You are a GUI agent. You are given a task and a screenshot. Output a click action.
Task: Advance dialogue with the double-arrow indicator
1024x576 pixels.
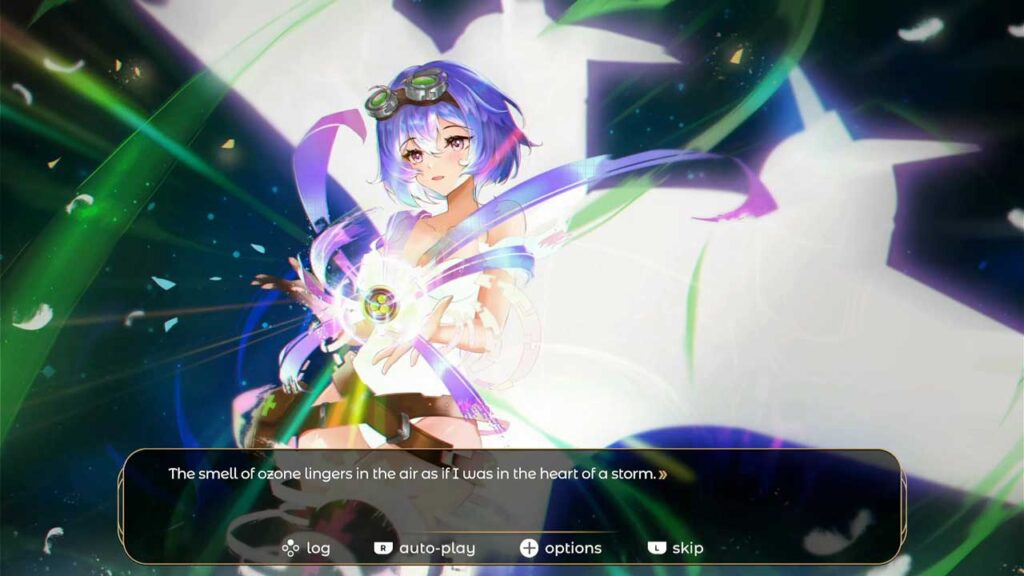pos(663,475)
